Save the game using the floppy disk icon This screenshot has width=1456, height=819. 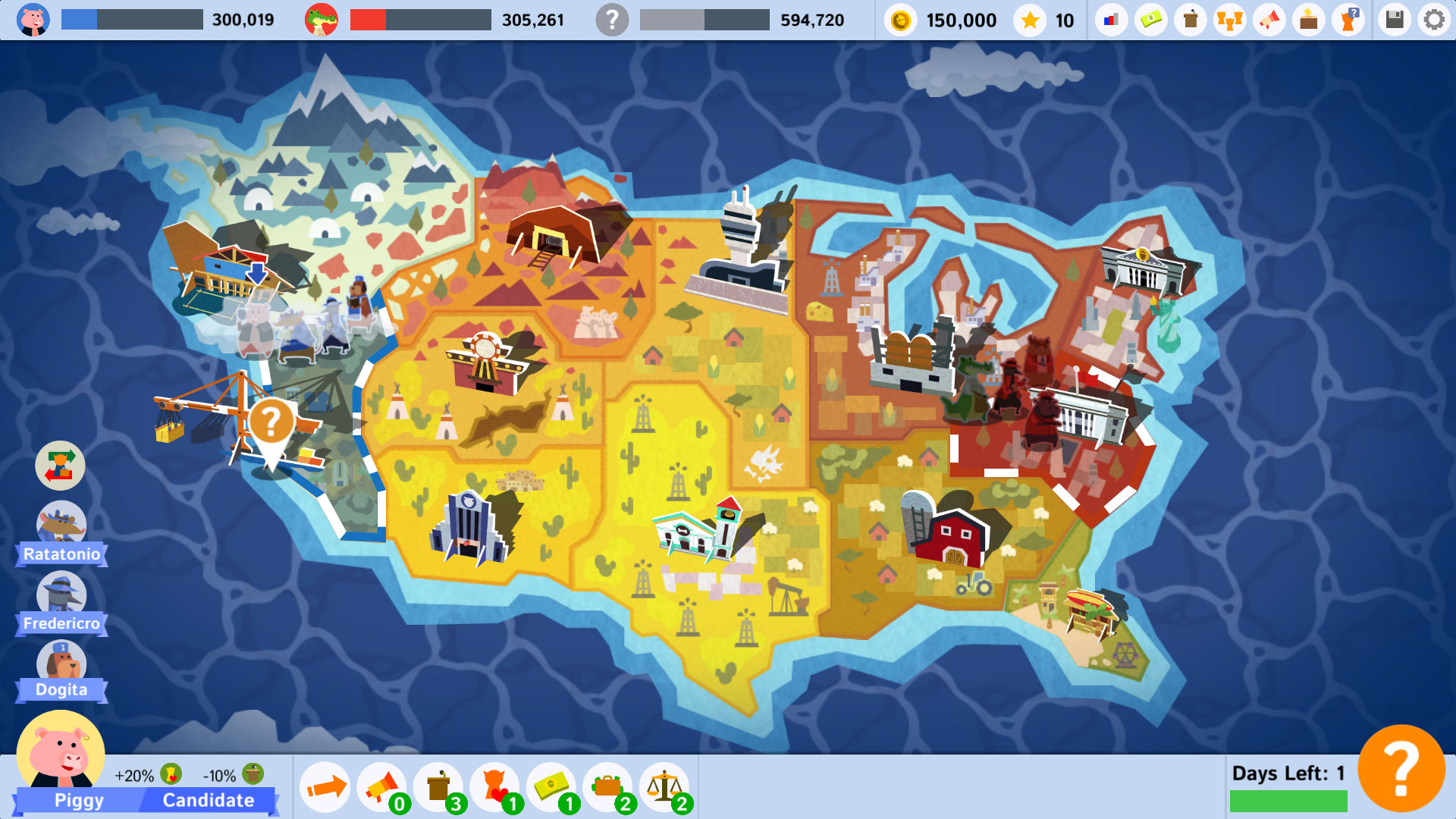tap(1395, 20)
